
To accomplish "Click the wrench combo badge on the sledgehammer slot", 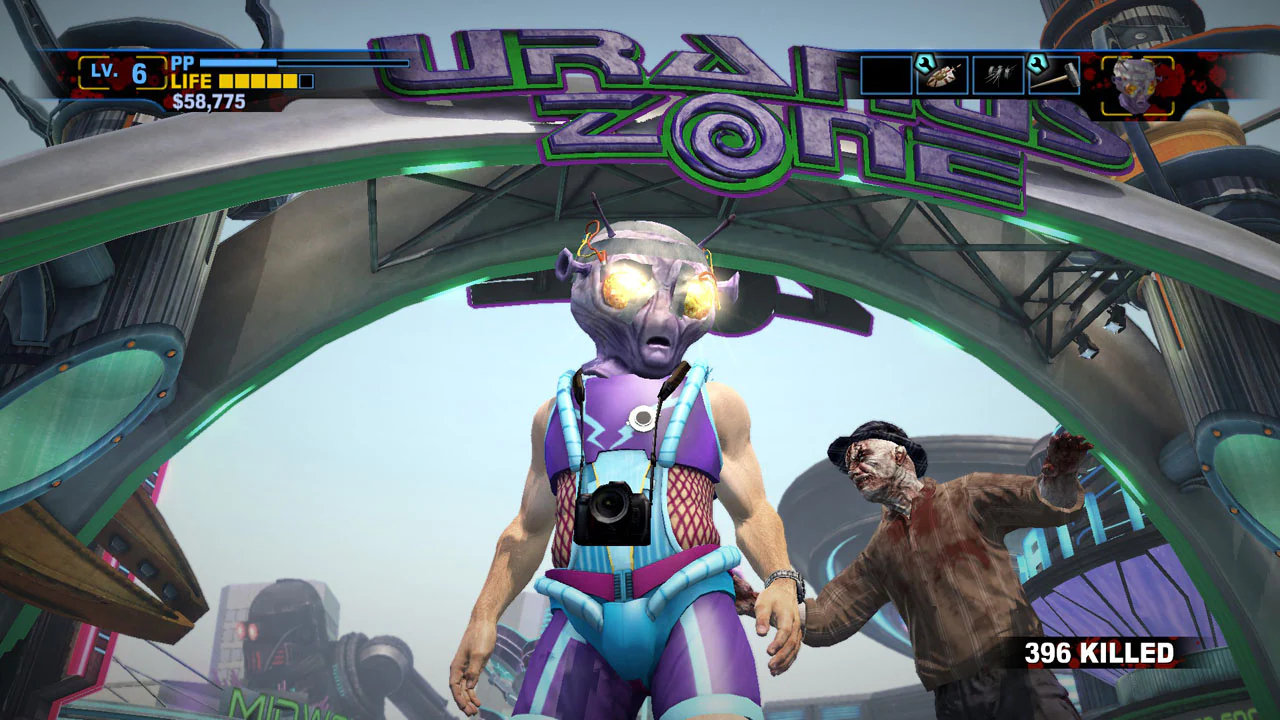I will coord(1038,62).
